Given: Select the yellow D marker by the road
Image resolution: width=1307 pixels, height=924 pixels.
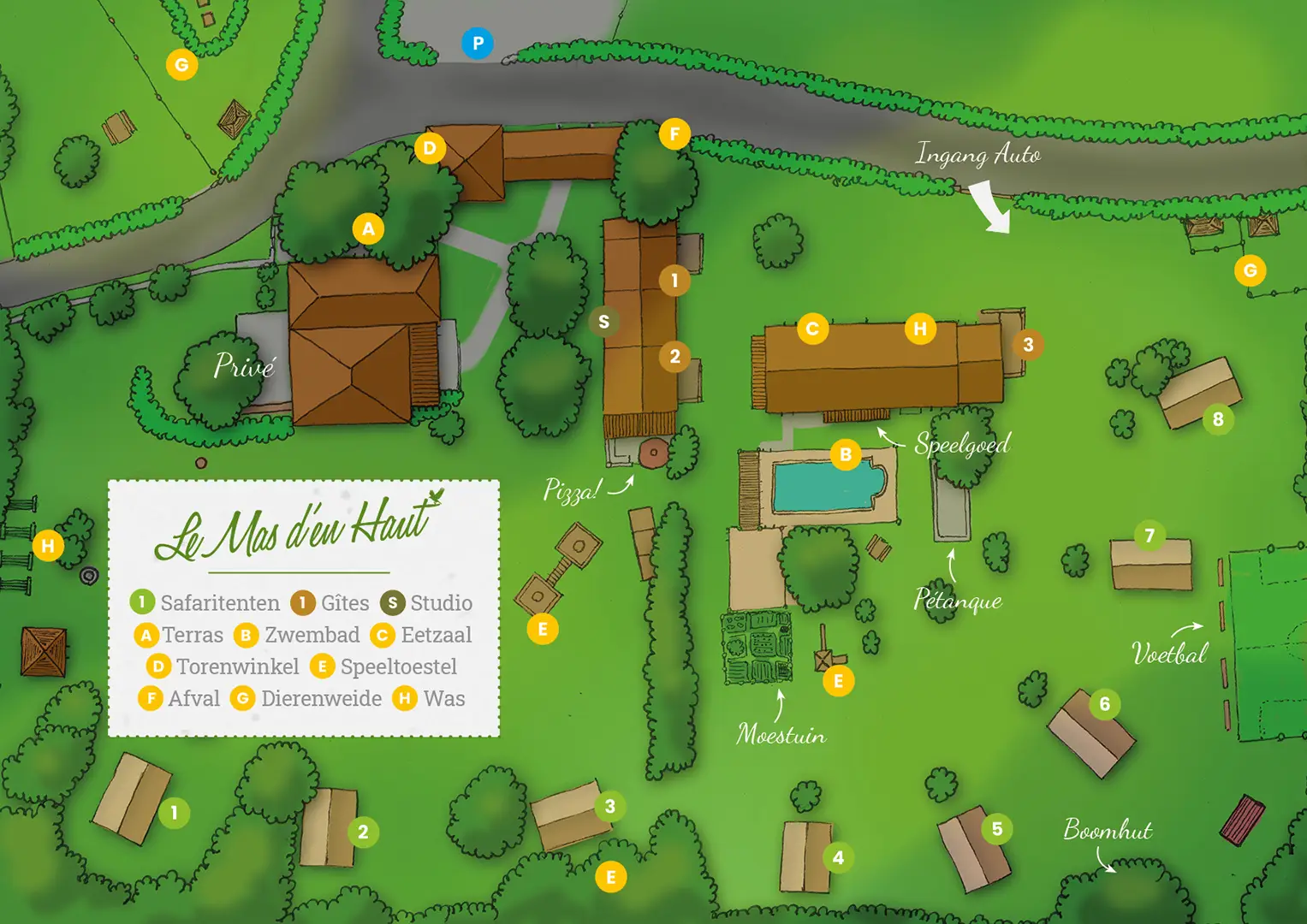Looking at the screenshot, I should [x=430, y=147].
